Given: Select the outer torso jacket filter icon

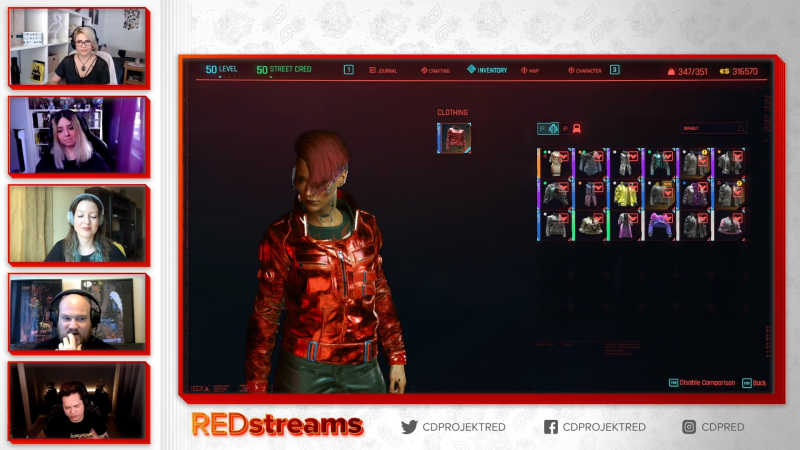Looking at the screenshot, I should pyautogui.click(x=548, y=129).
